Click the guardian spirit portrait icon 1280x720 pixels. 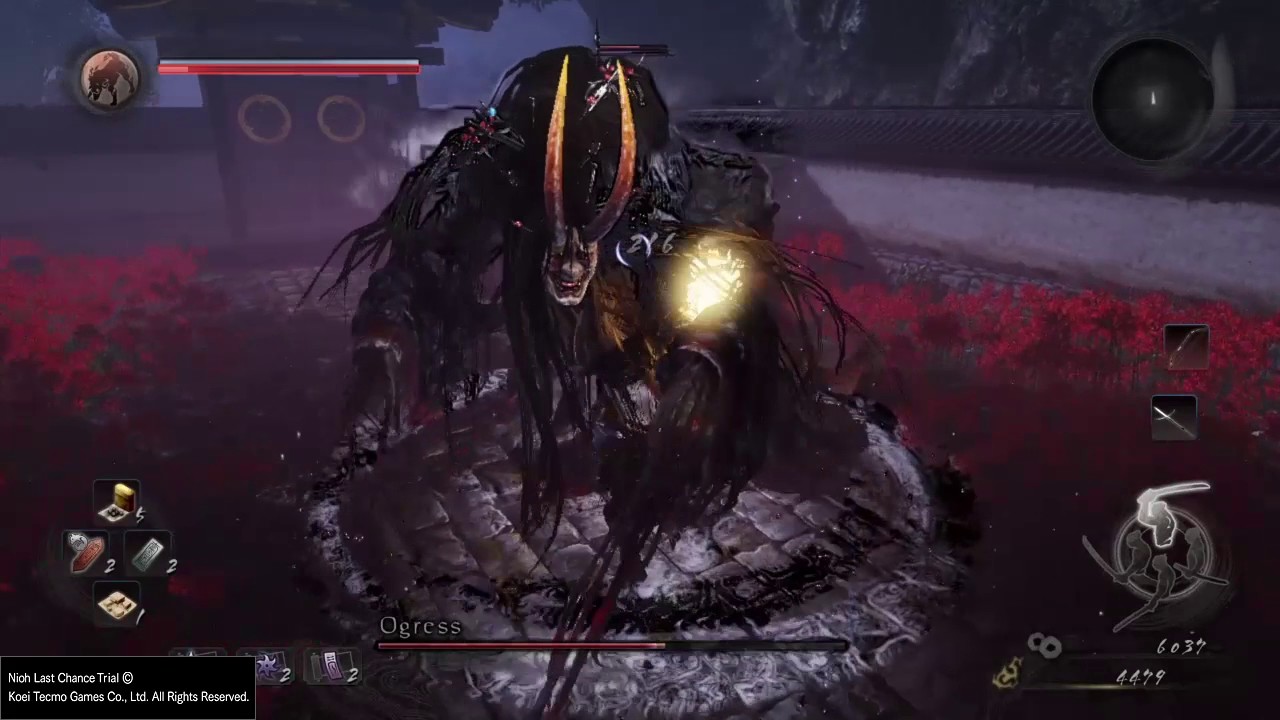(109, 77)
